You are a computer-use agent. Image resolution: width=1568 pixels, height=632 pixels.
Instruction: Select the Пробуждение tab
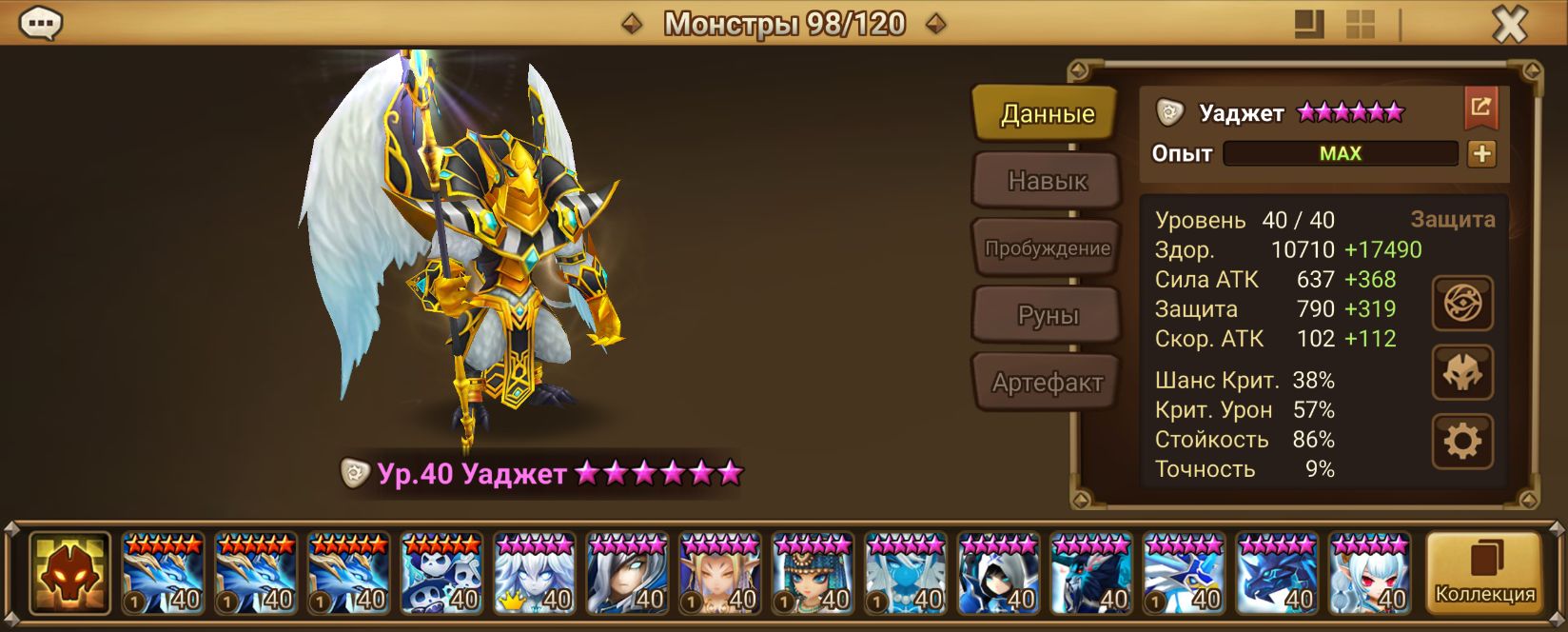coord(1046,248)
